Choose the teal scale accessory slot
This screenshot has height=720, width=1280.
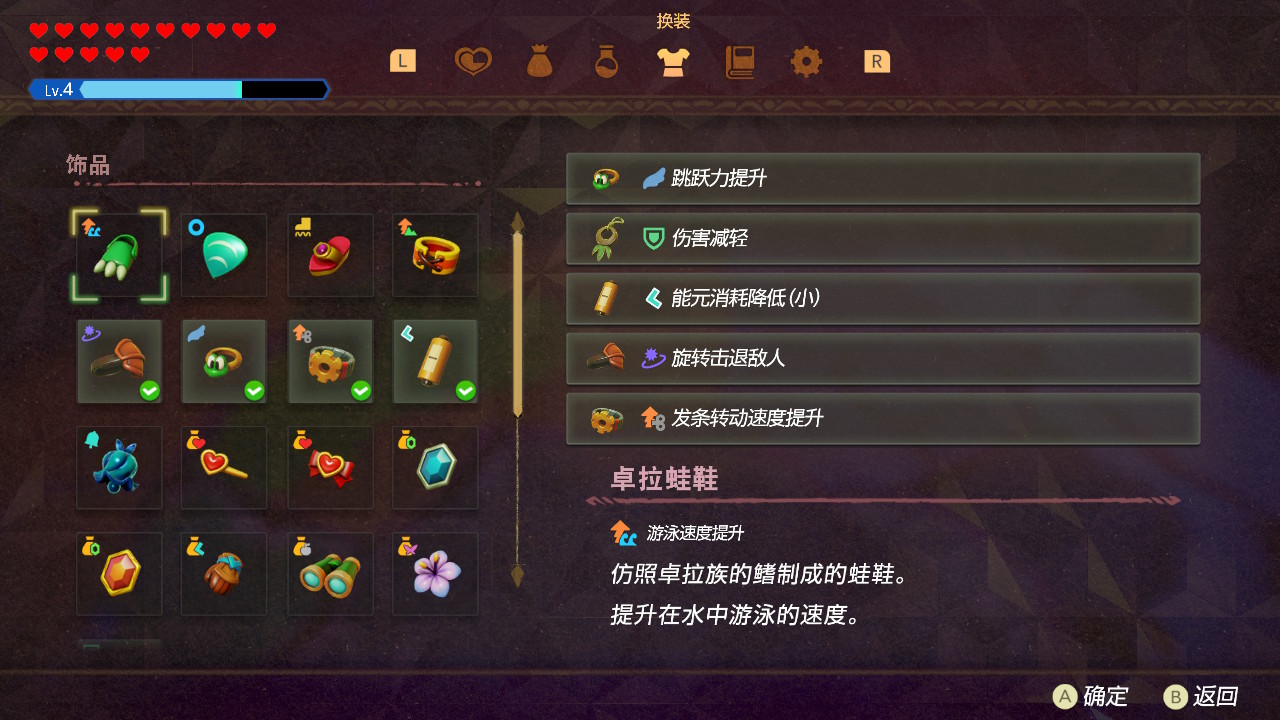point(224,255)
